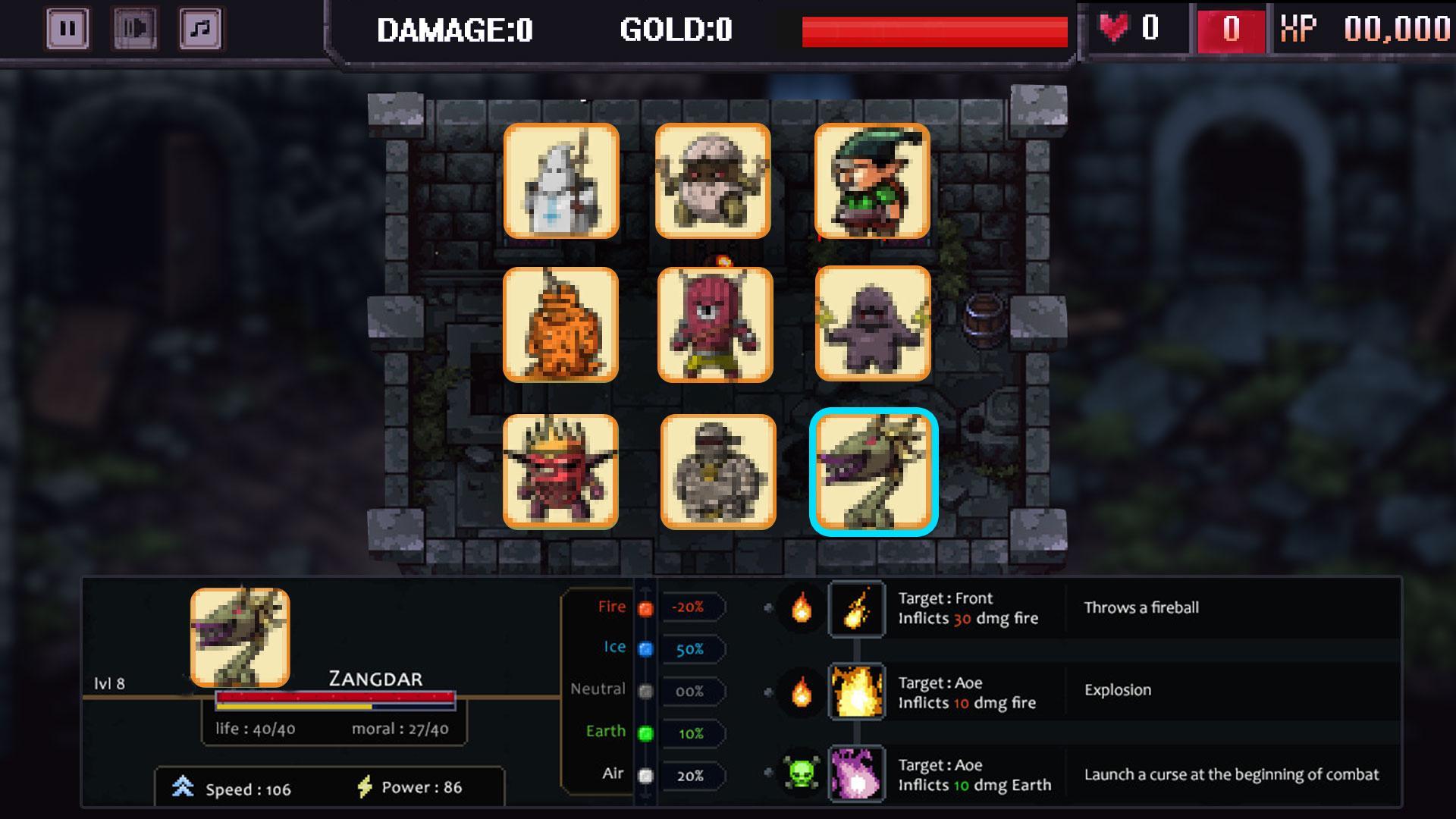Screen dimensions: 1456x819
Task: Activate the fast-forward speed icon
Action: (x=133, y=28)
